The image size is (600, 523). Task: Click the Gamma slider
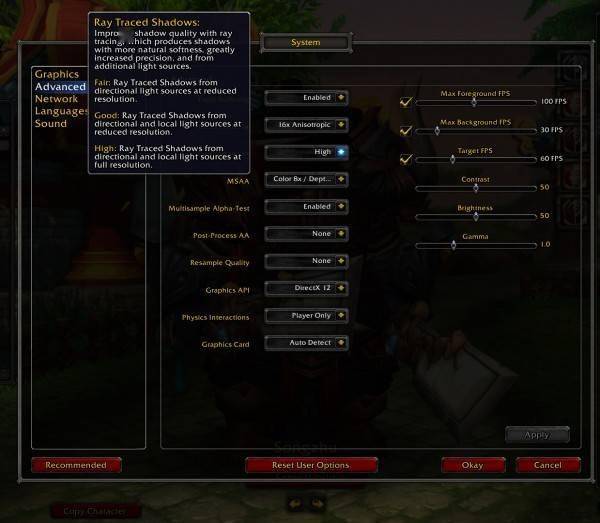[475, 244]
